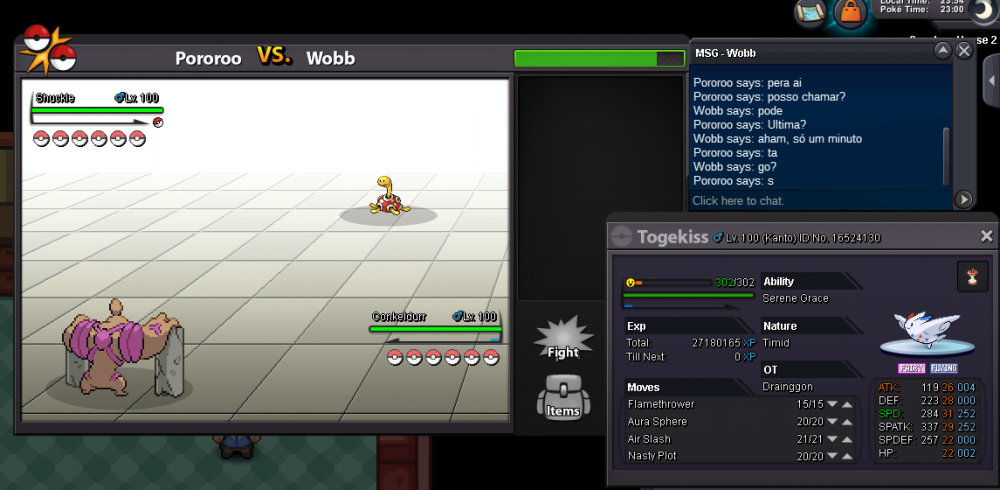
Task: Move Aura Sphere up in the move list
Action: click(x=847, y=422)
